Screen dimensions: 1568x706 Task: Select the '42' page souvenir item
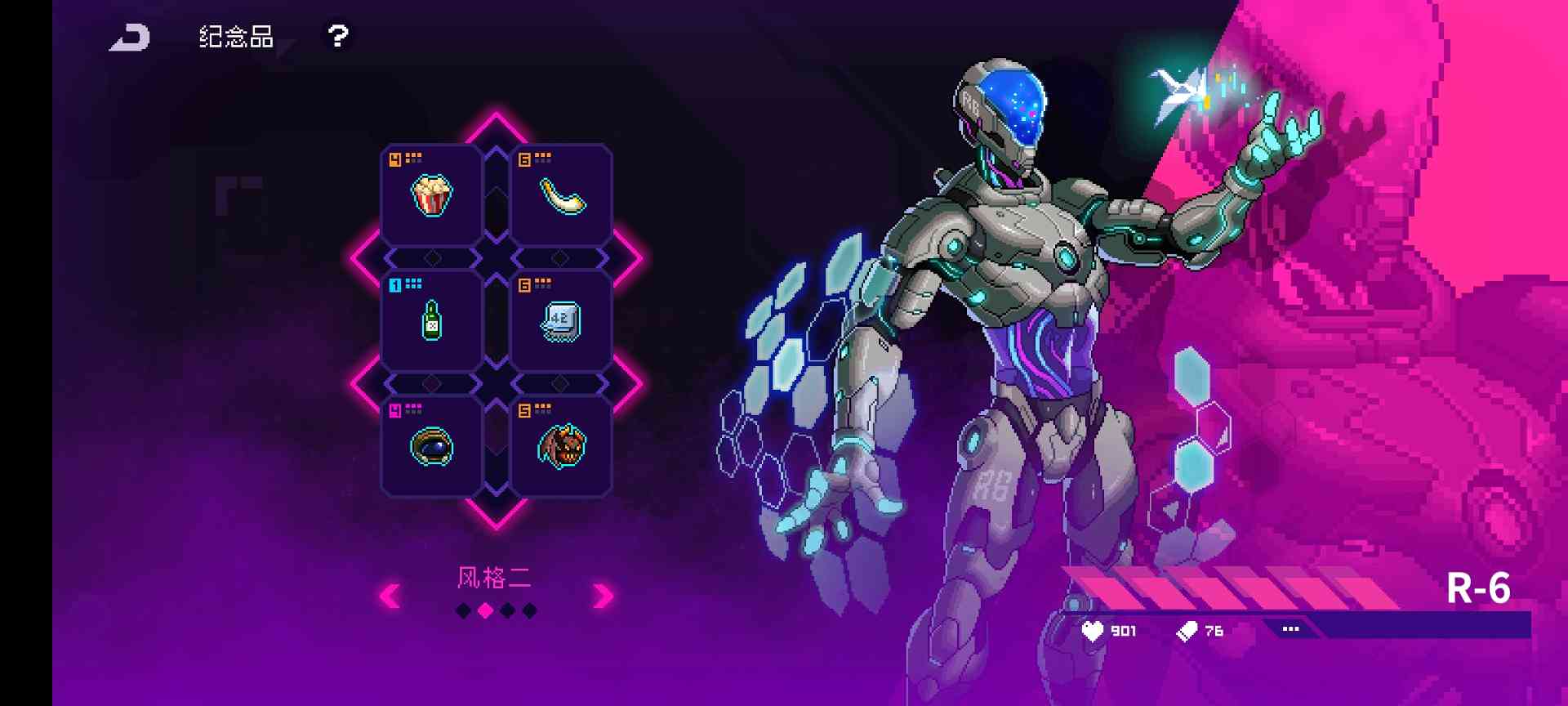pyautogui.click(x=560, y=322)
